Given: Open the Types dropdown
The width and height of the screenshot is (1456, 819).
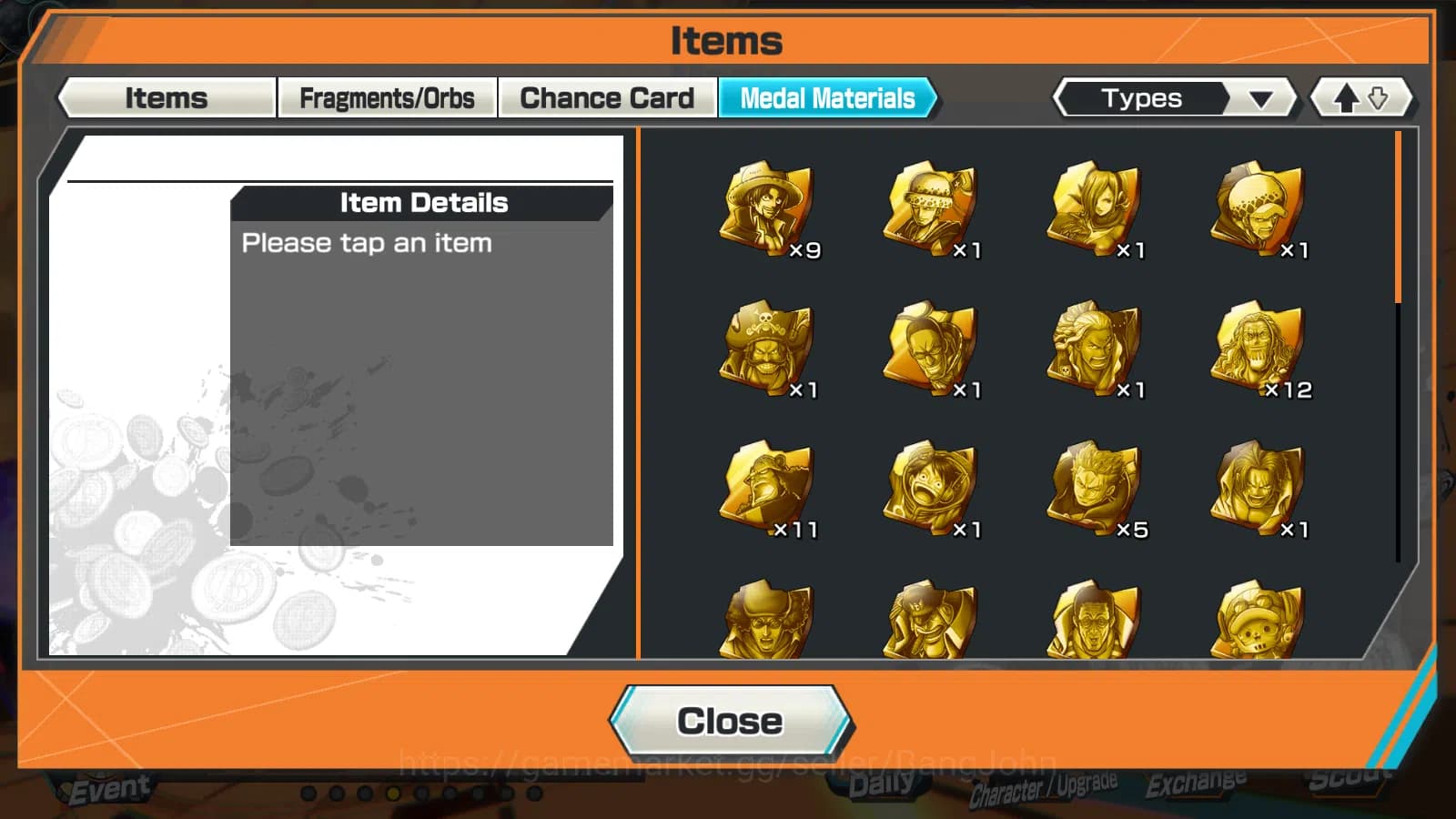Looking at the screenshot, I should click(1174, 97).
